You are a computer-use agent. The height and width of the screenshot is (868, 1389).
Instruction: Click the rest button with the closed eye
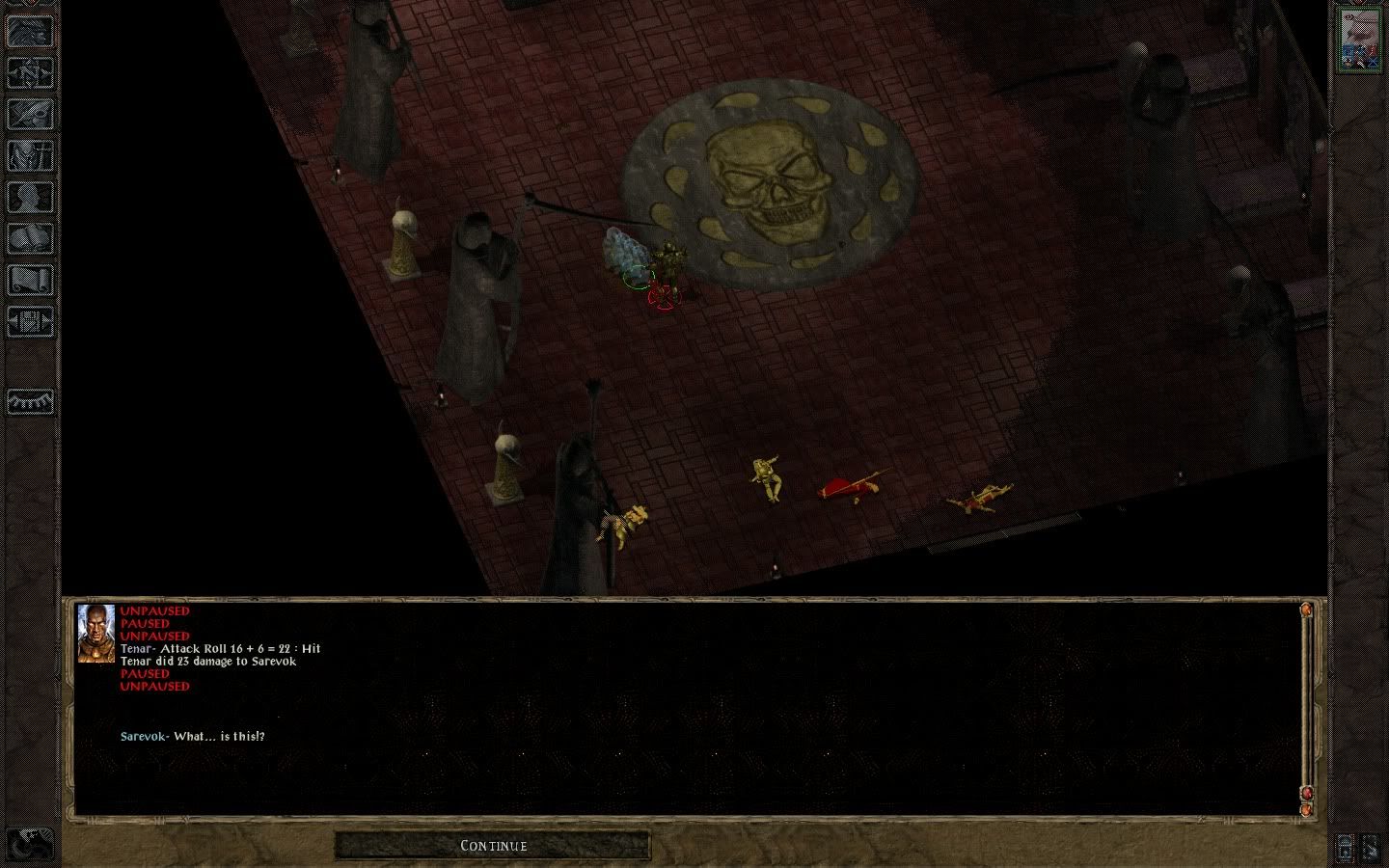[31, 399]
